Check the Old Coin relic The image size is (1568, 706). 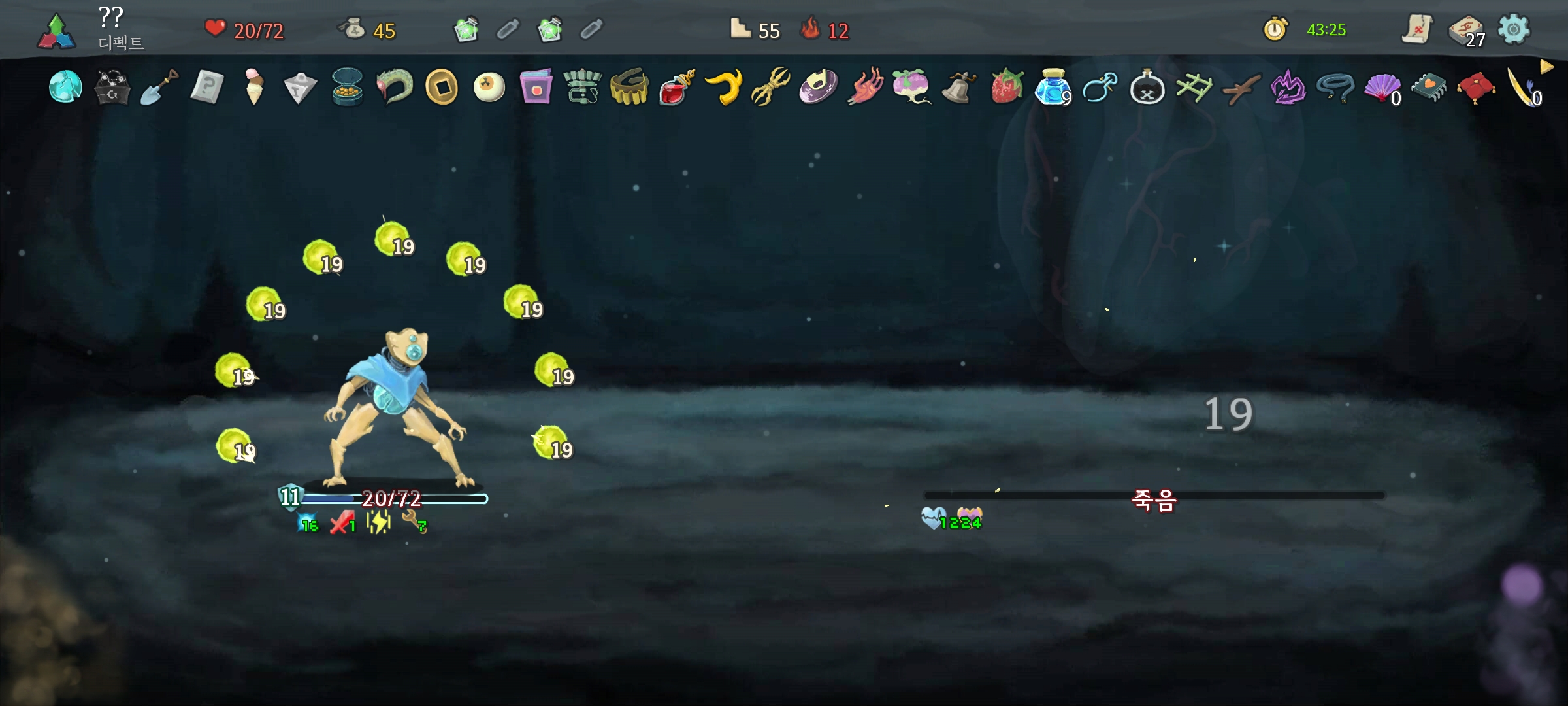click(442, 87)
